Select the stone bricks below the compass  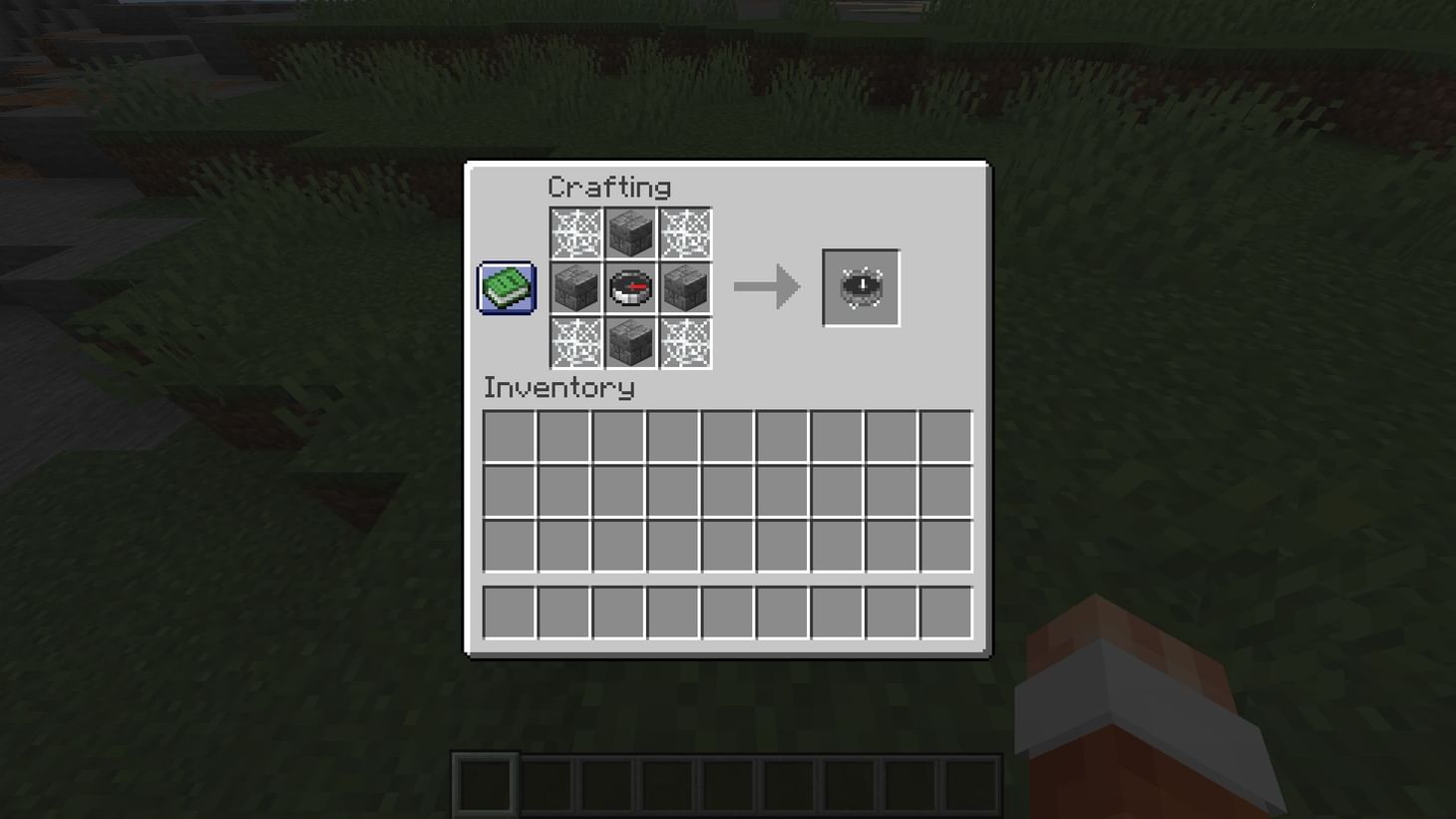[x=631, y=344]
